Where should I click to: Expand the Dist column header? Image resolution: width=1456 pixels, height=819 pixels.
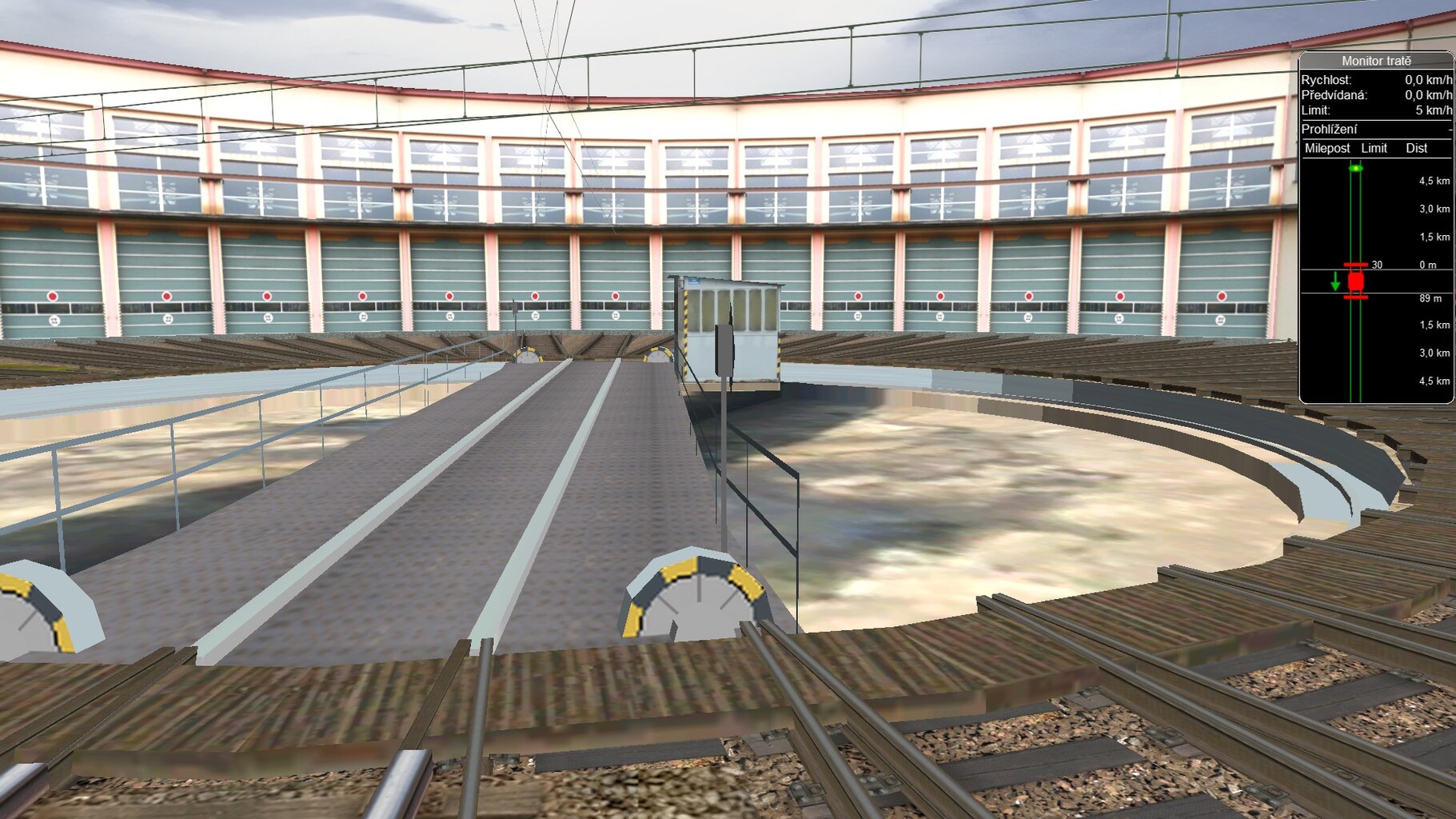tap(1418, 148)
